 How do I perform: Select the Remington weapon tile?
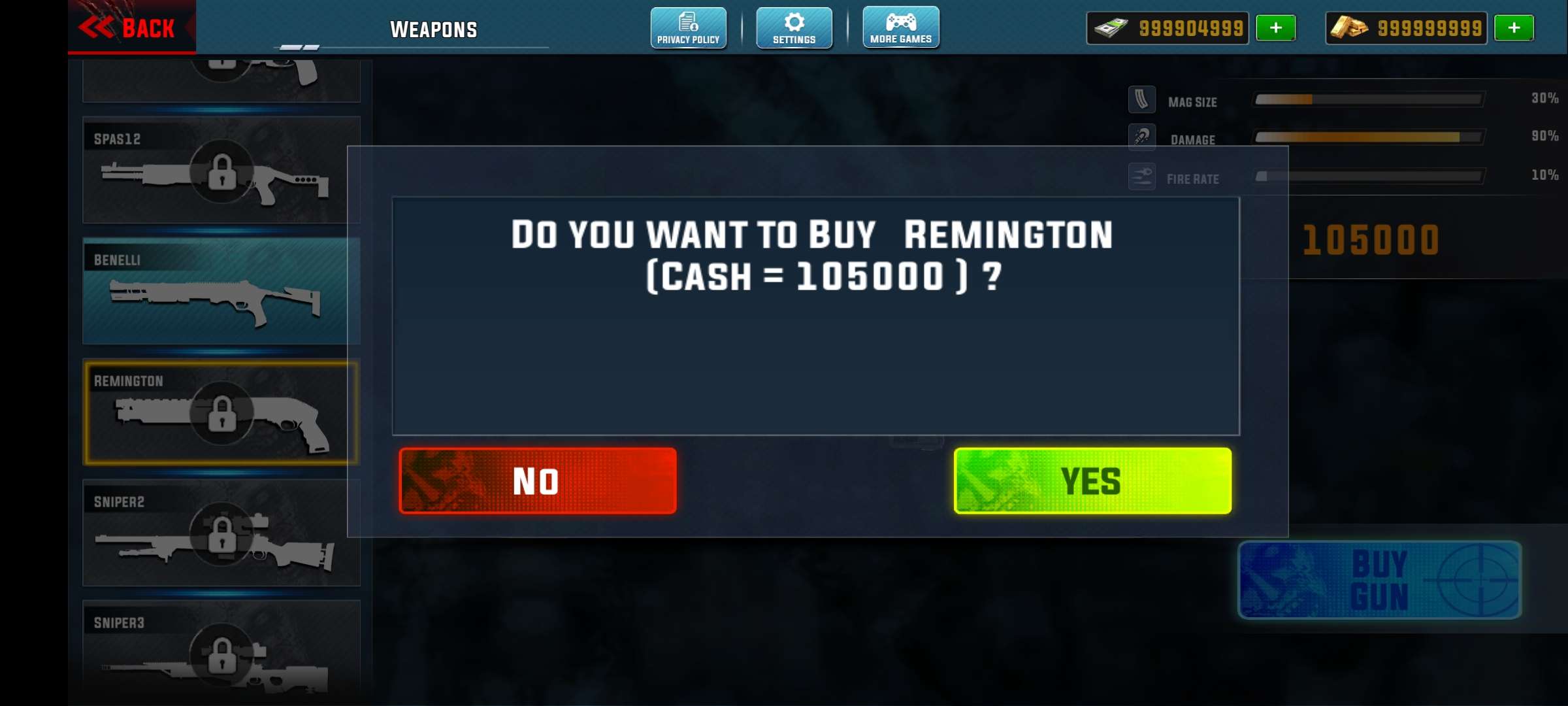pyautogui.click(x=221, y=412)
